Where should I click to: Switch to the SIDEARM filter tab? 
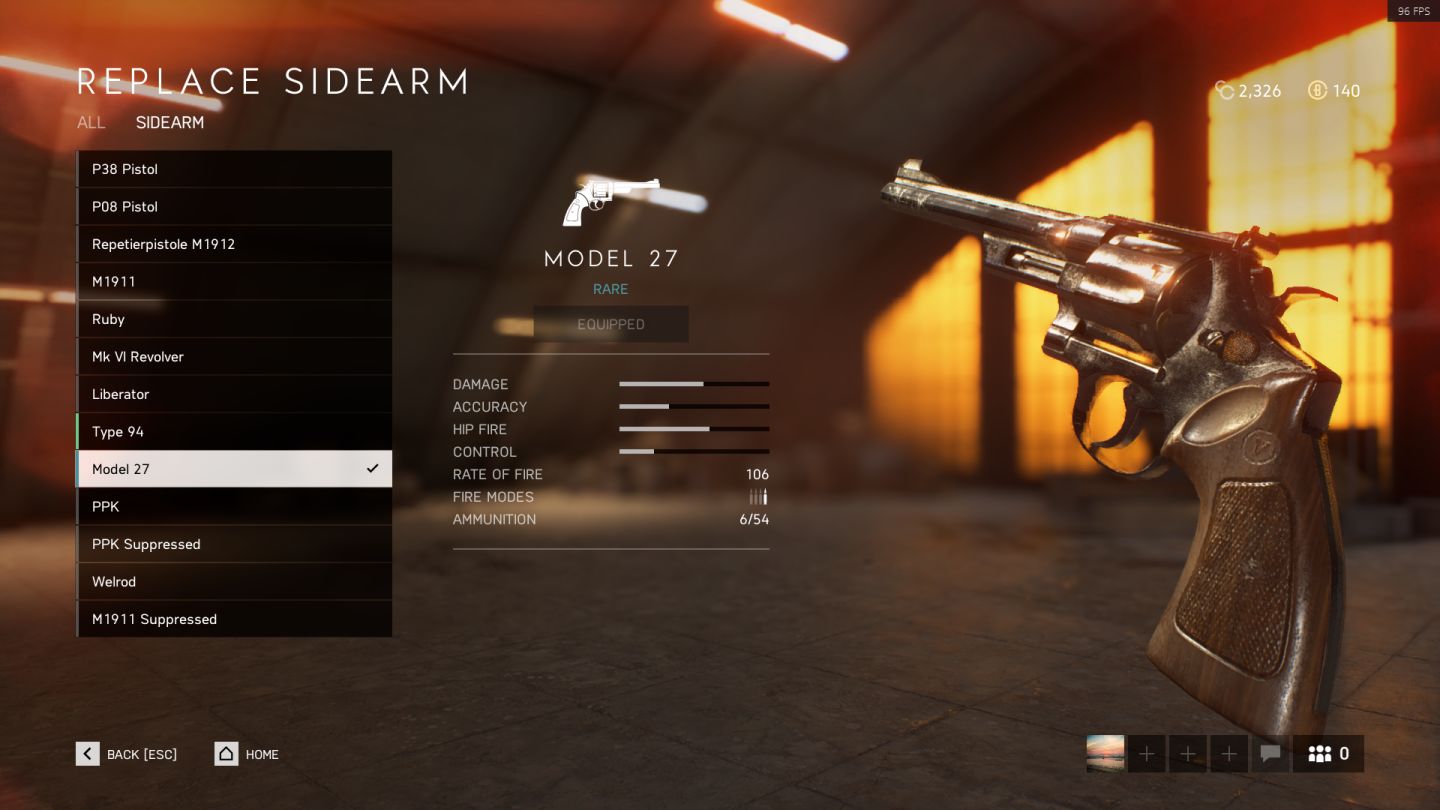pyautogui.click(x=170, y=122)
